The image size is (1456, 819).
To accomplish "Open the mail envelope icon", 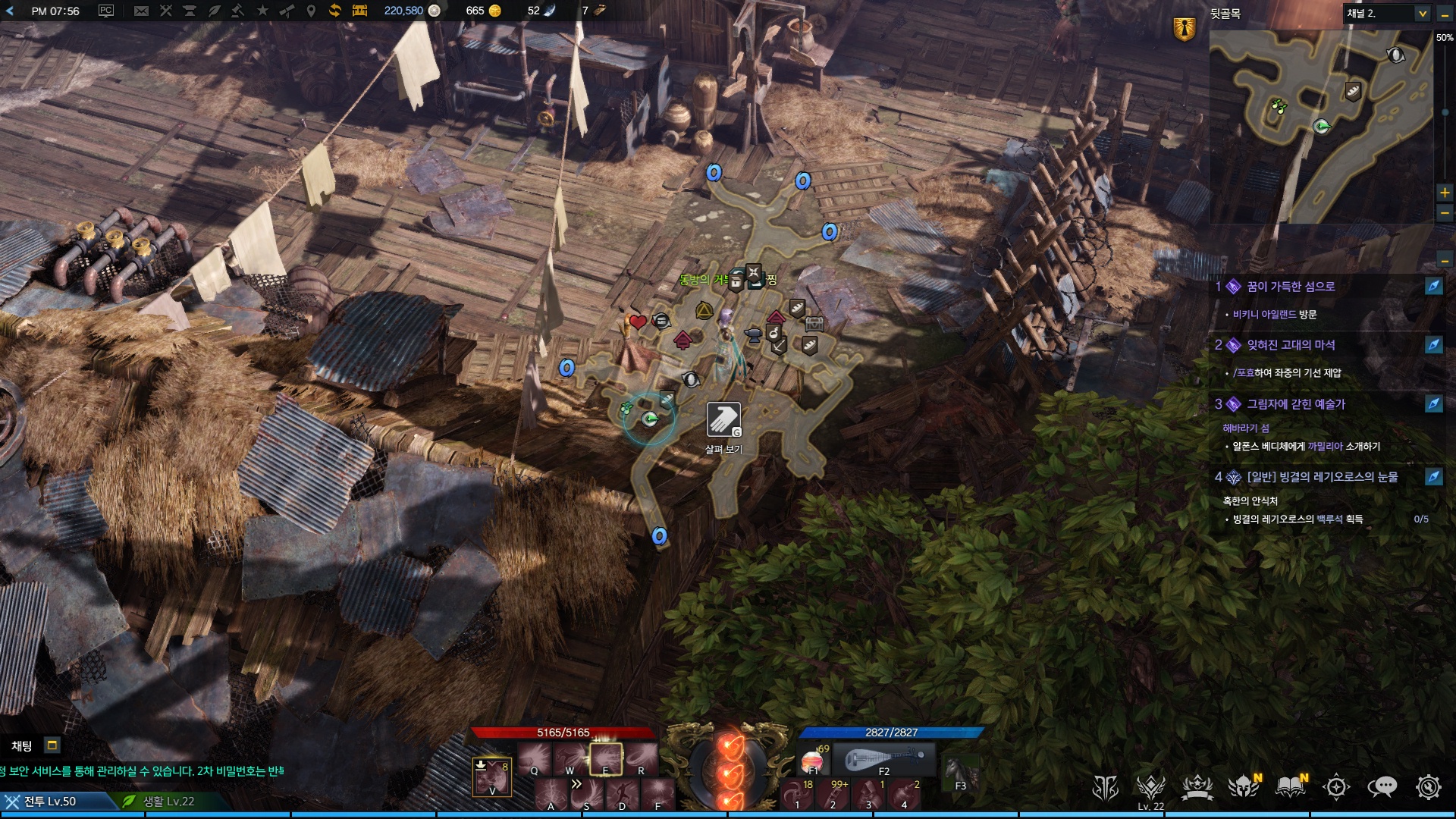I will 141,11.
